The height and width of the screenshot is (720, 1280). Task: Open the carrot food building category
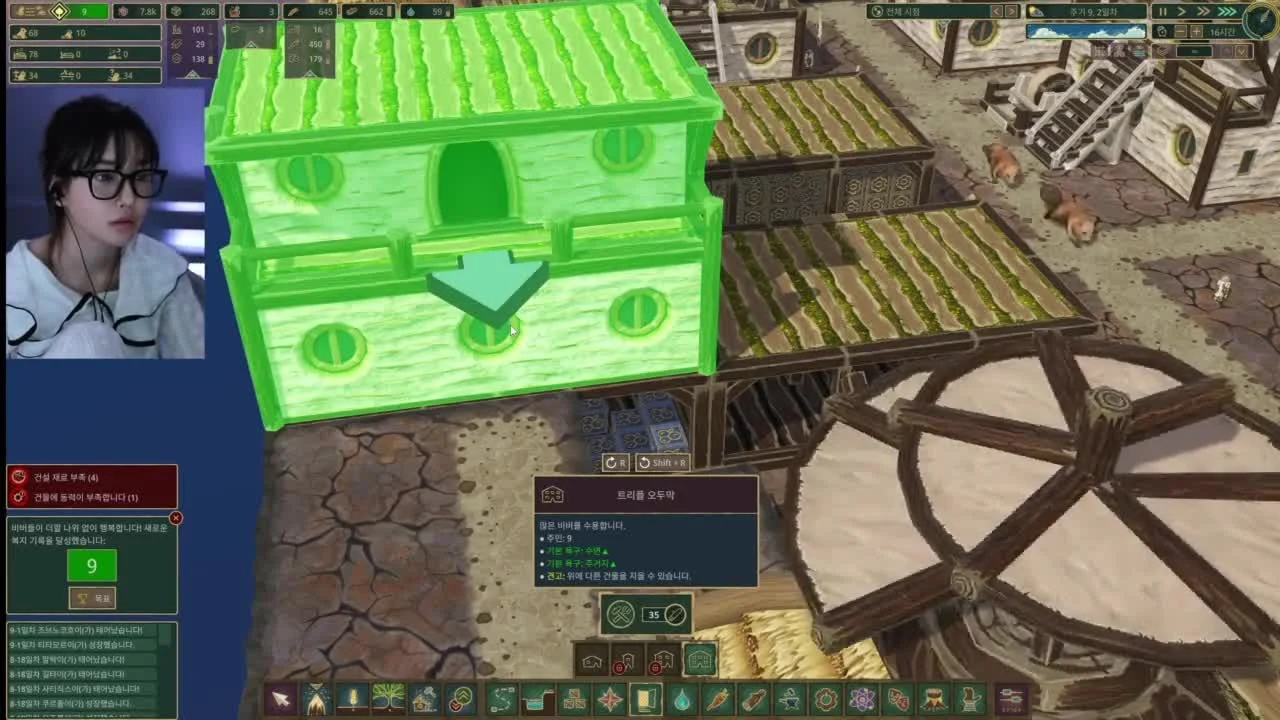717,699
